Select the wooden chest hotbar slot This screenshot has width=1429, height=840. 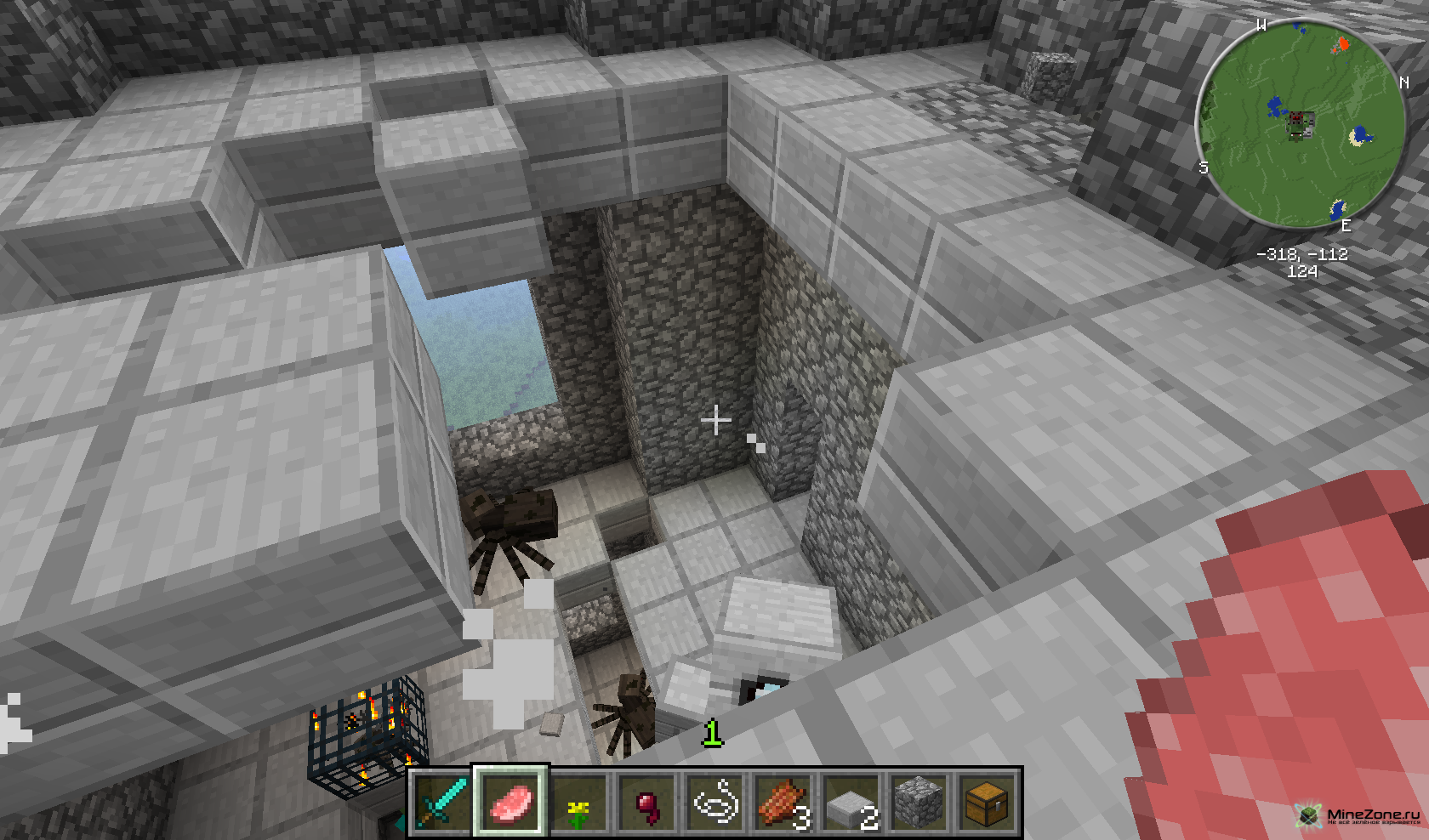[x=987, y=803]
